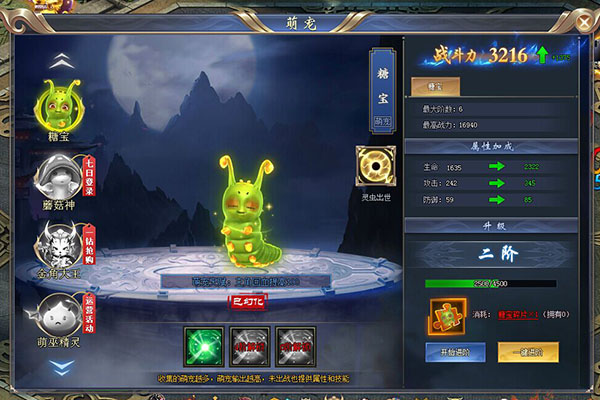Show earlier pets with the up arrows
Image resolution: width=600 pixels, height=400 pixels.
coord(60,59)
